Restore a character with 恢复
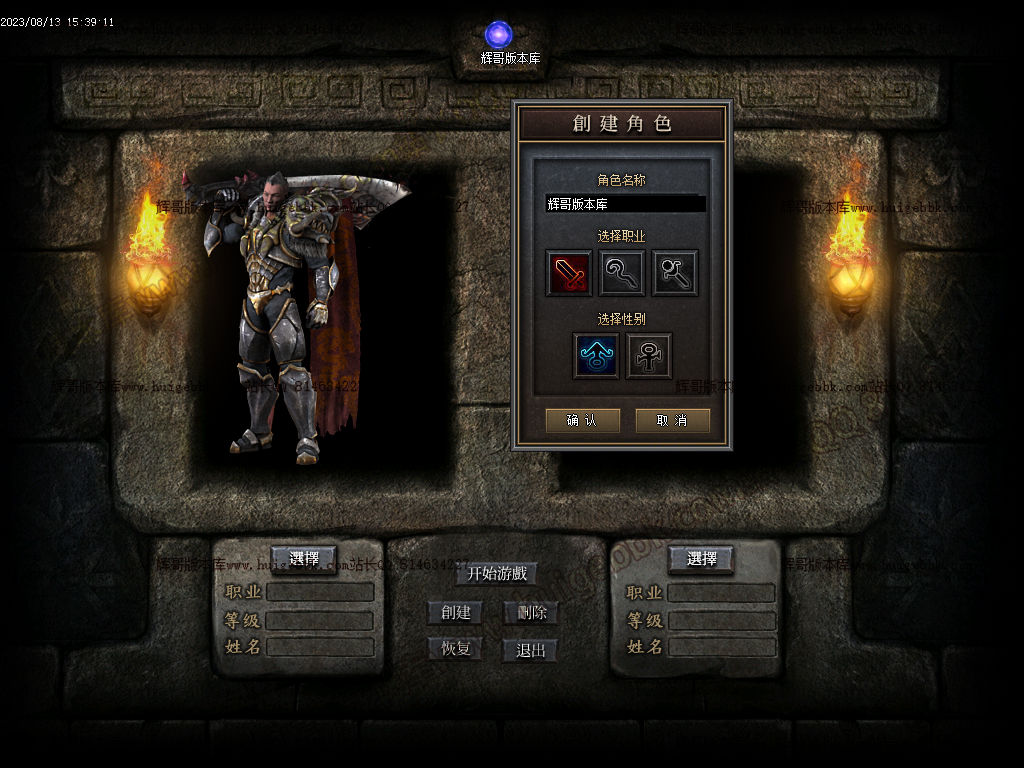The height and width of the screenshot is (768, 1024). [455, 649]
